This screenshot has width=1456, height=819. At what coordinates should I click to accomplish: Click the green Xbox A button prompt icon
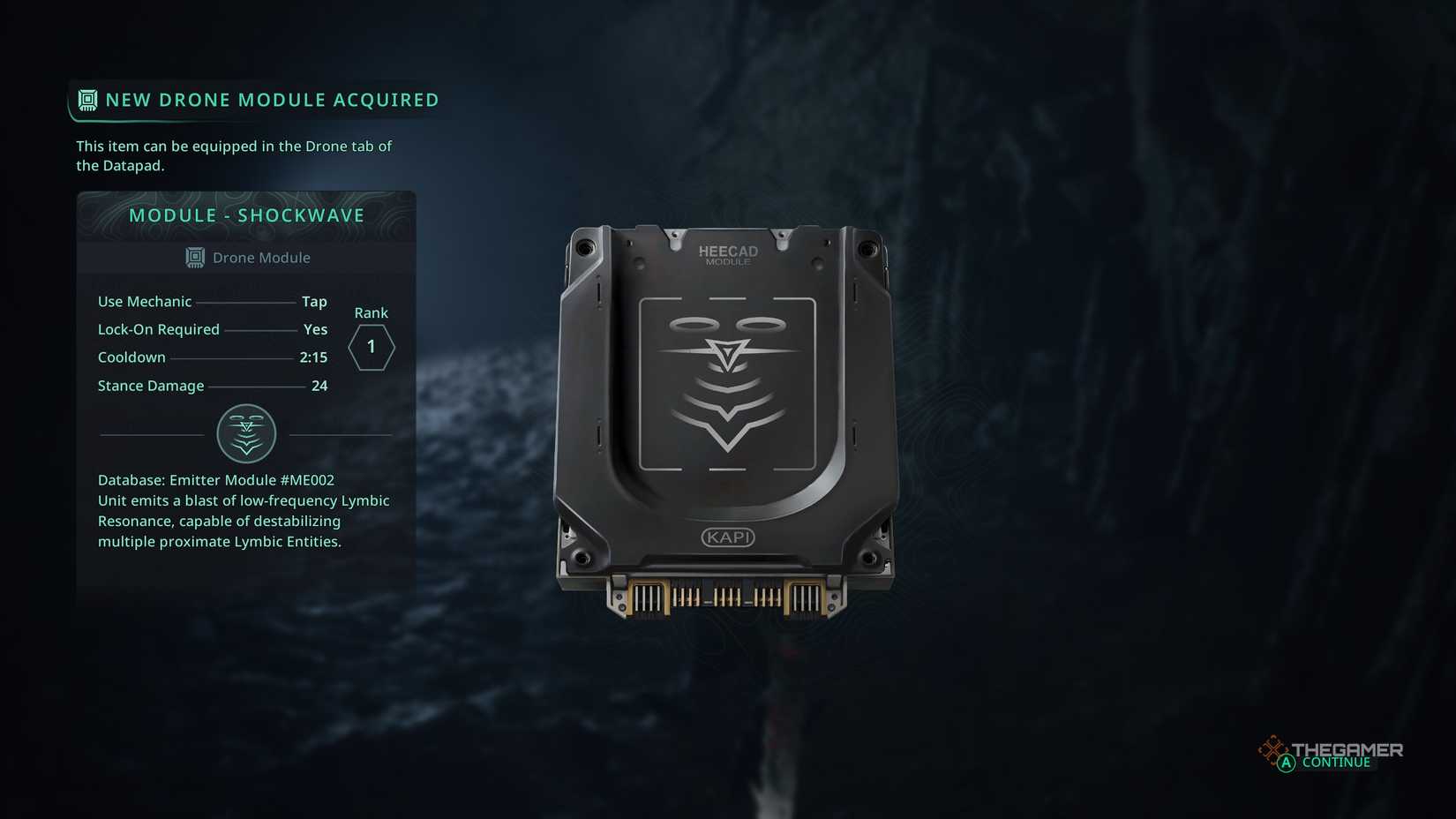coord(1284,763)
